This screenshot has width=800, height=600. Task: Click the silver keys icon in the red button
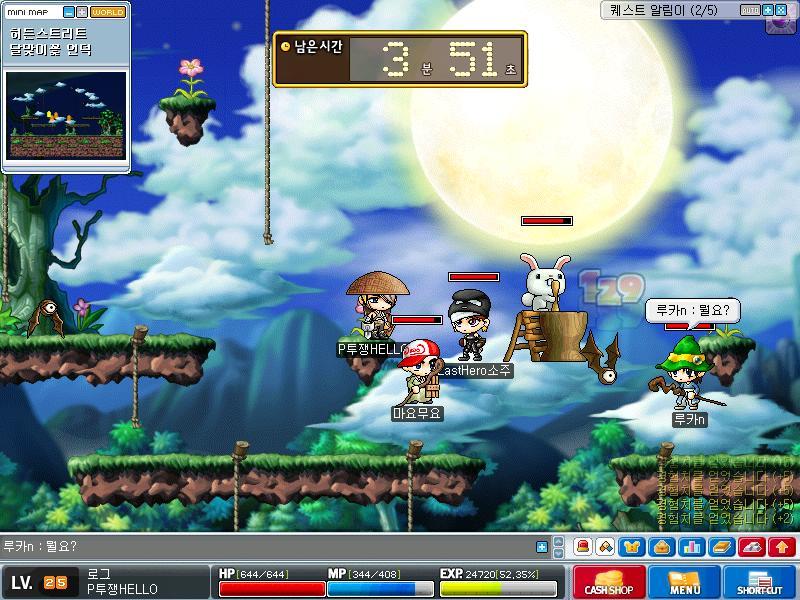coord(753,547)
